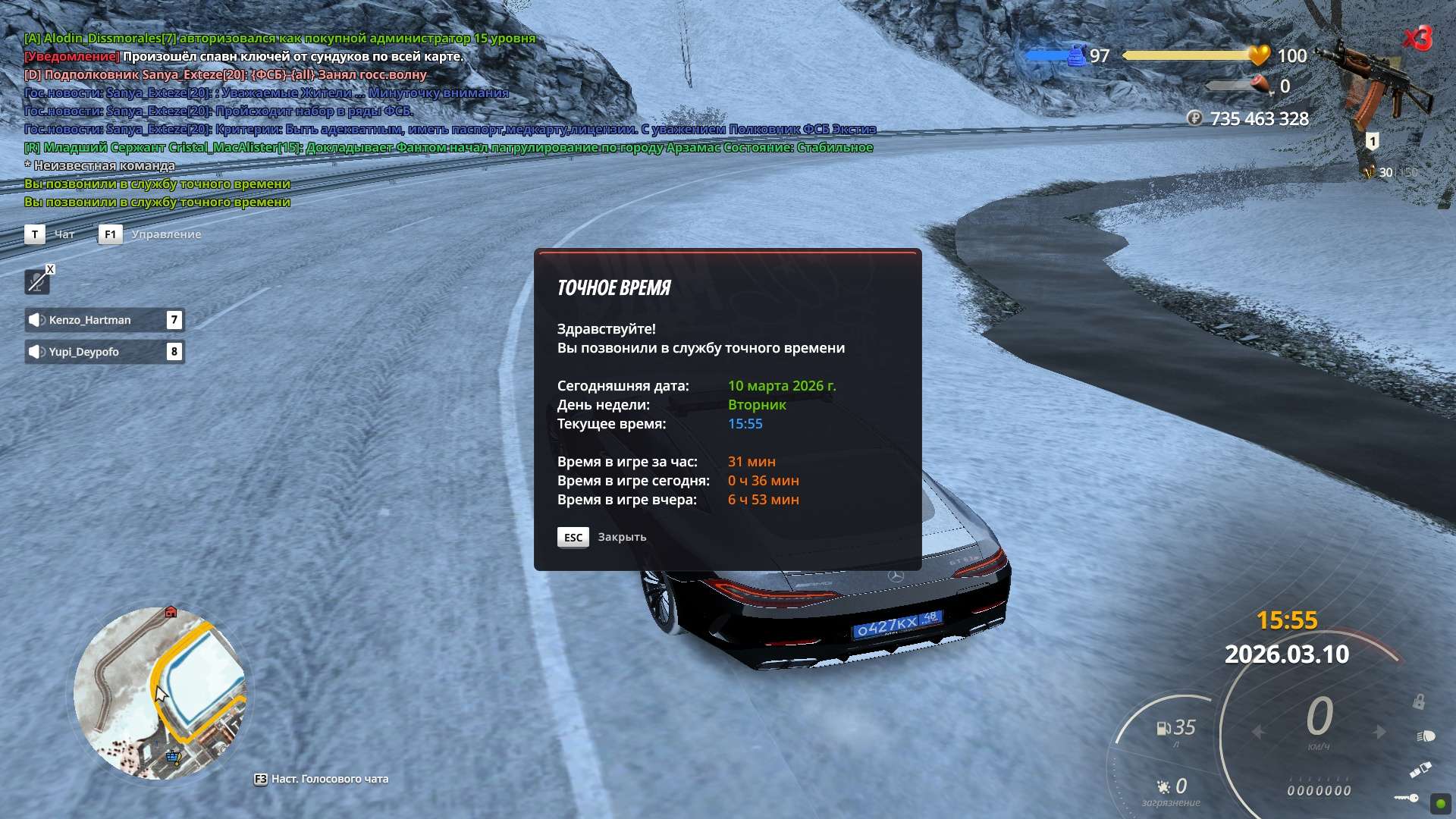Toggle the muted microphone icon

point(36,282)
